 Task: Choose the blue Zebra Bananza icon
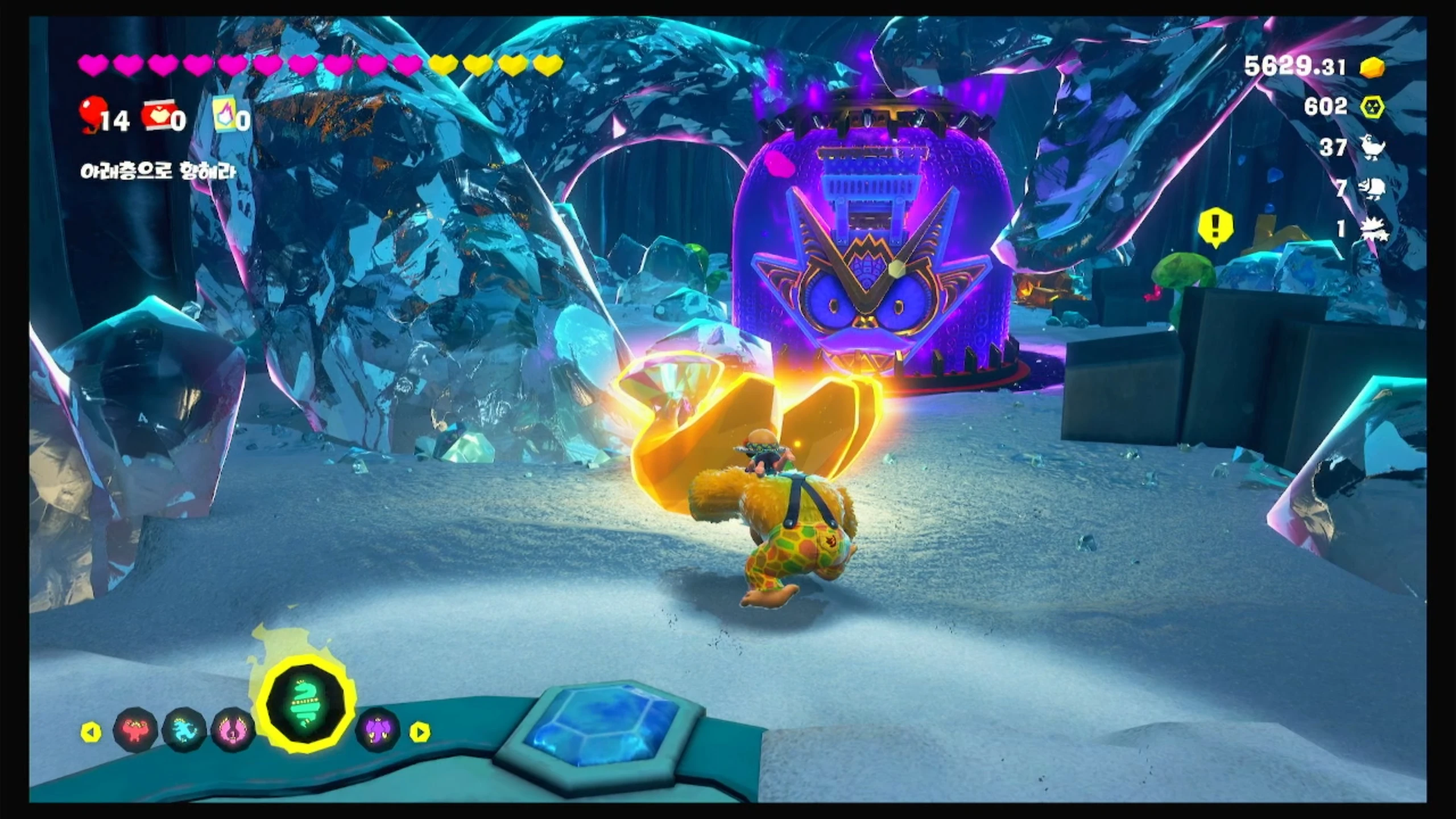(x=184, y=730)
